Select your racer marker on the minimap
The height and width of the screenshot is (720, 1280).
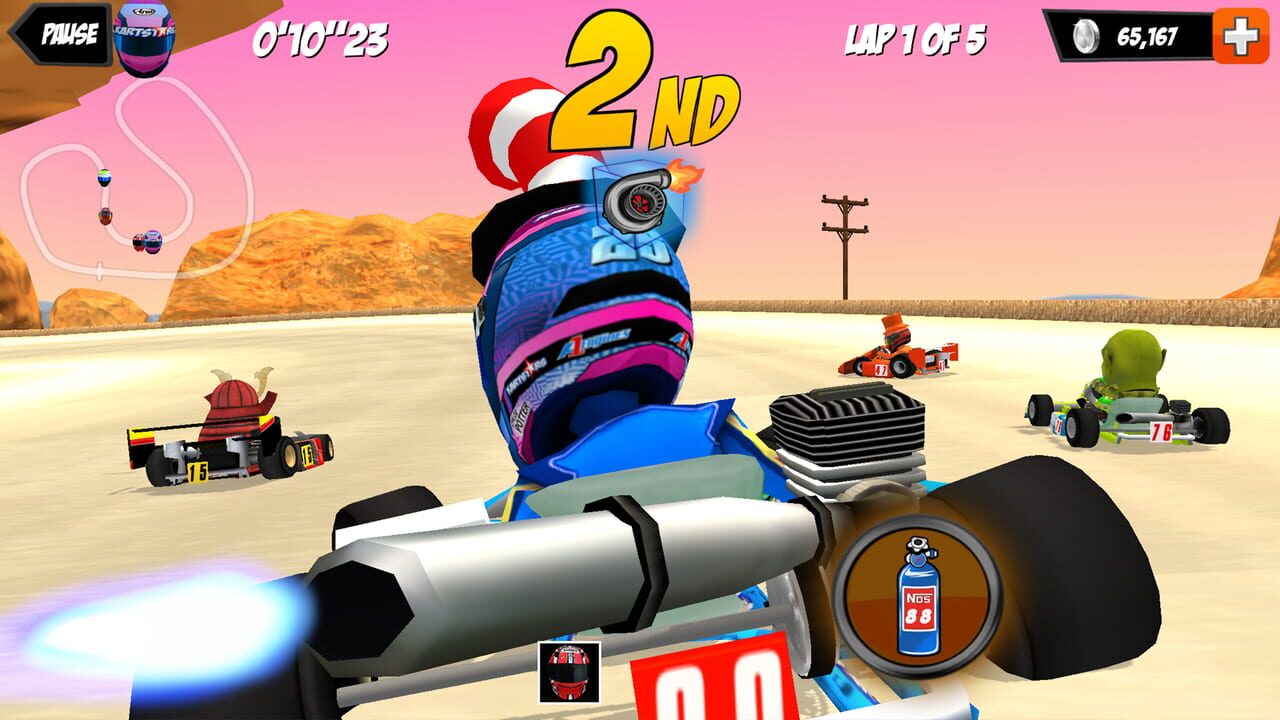coord(152,241)
